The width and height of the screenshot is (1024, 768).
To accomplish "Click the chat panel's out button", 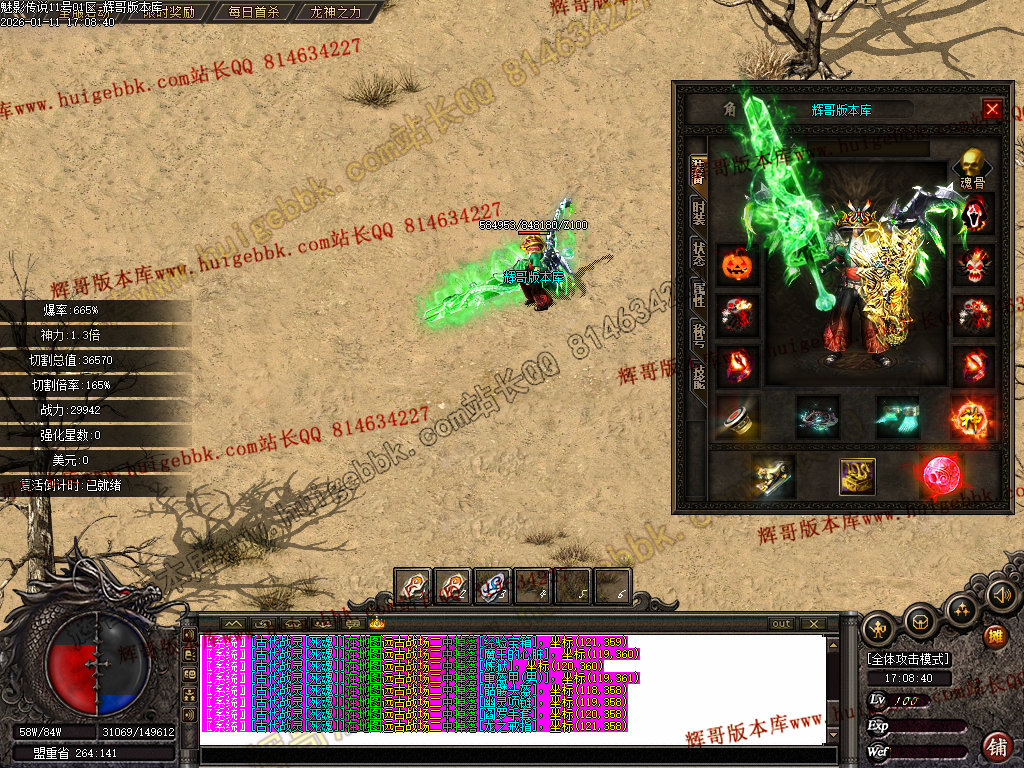I will tap(781, 623).
